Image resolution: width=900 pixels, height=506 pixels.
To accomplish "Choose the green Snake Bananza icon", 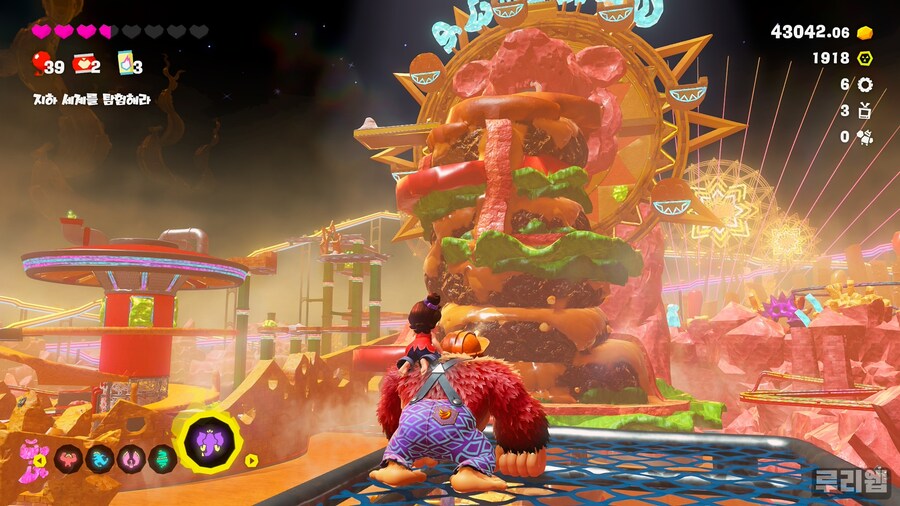I will click(x=162, y=459).
